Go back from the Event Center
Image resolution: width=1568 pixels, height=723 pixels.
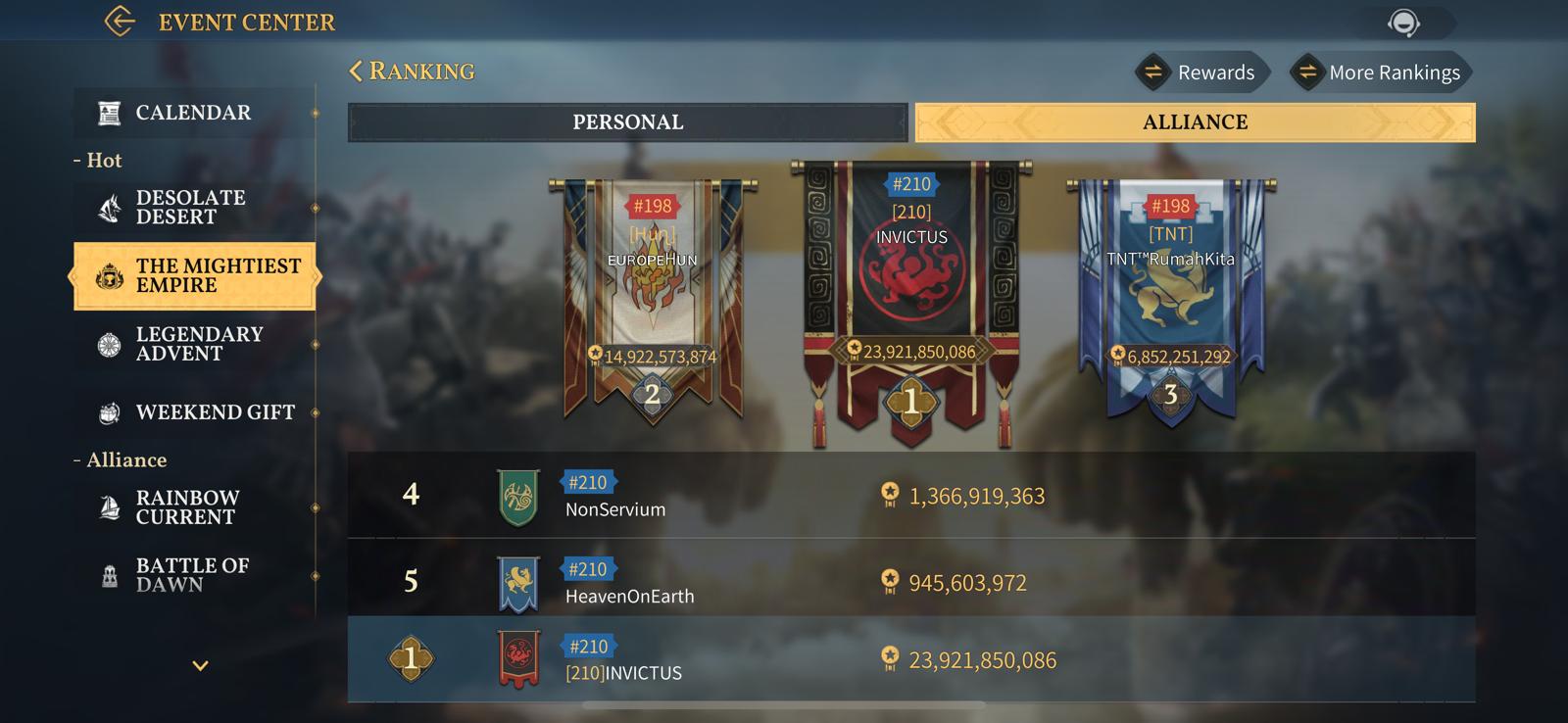point(120,22)
